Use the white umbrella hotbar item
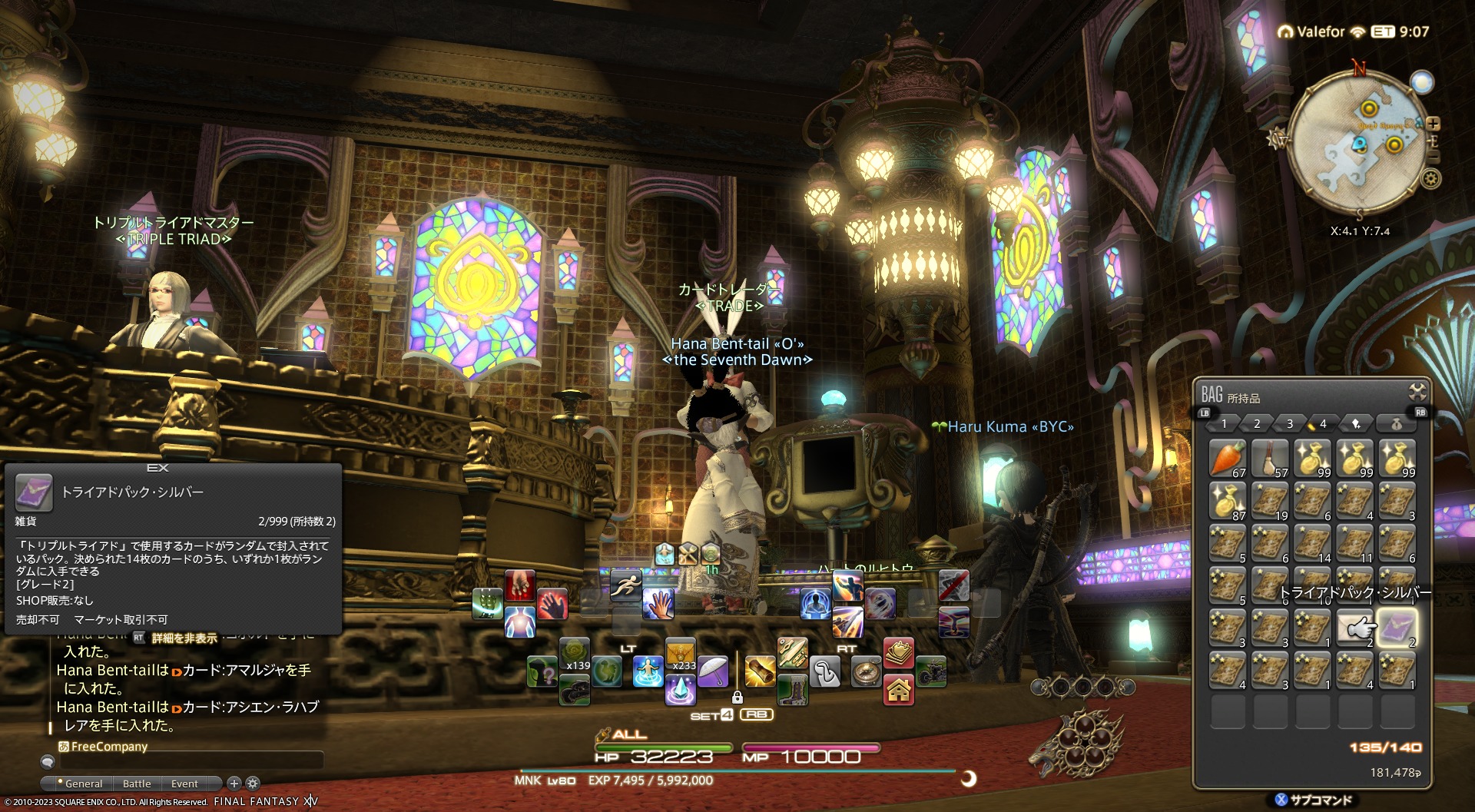The height and width of the screenshot is (812, 1475). [714, 671]
